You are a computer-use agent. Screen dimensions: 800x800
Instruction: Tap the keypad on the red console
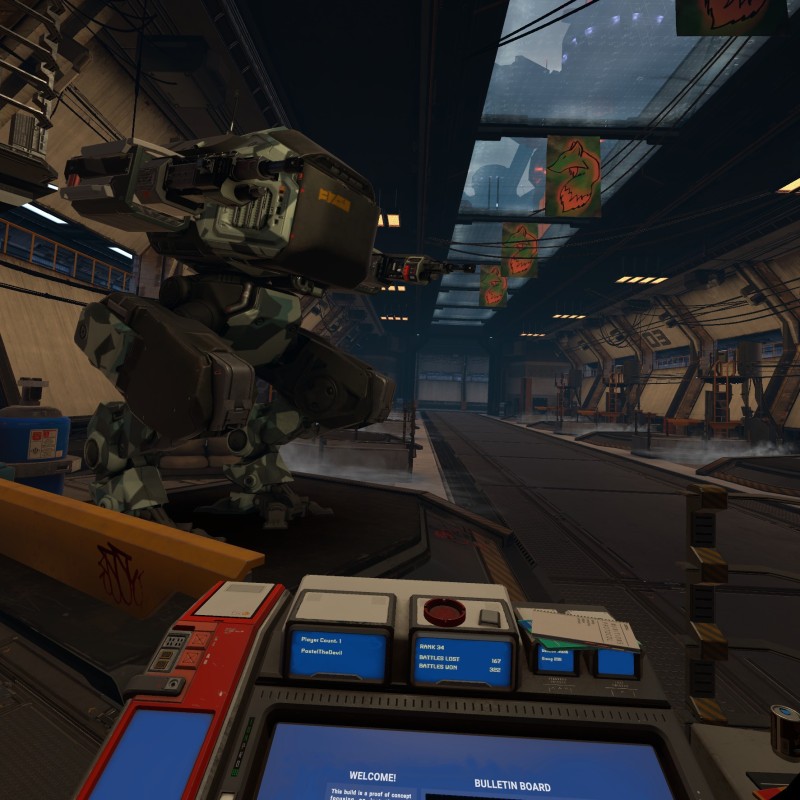point(175,643)
